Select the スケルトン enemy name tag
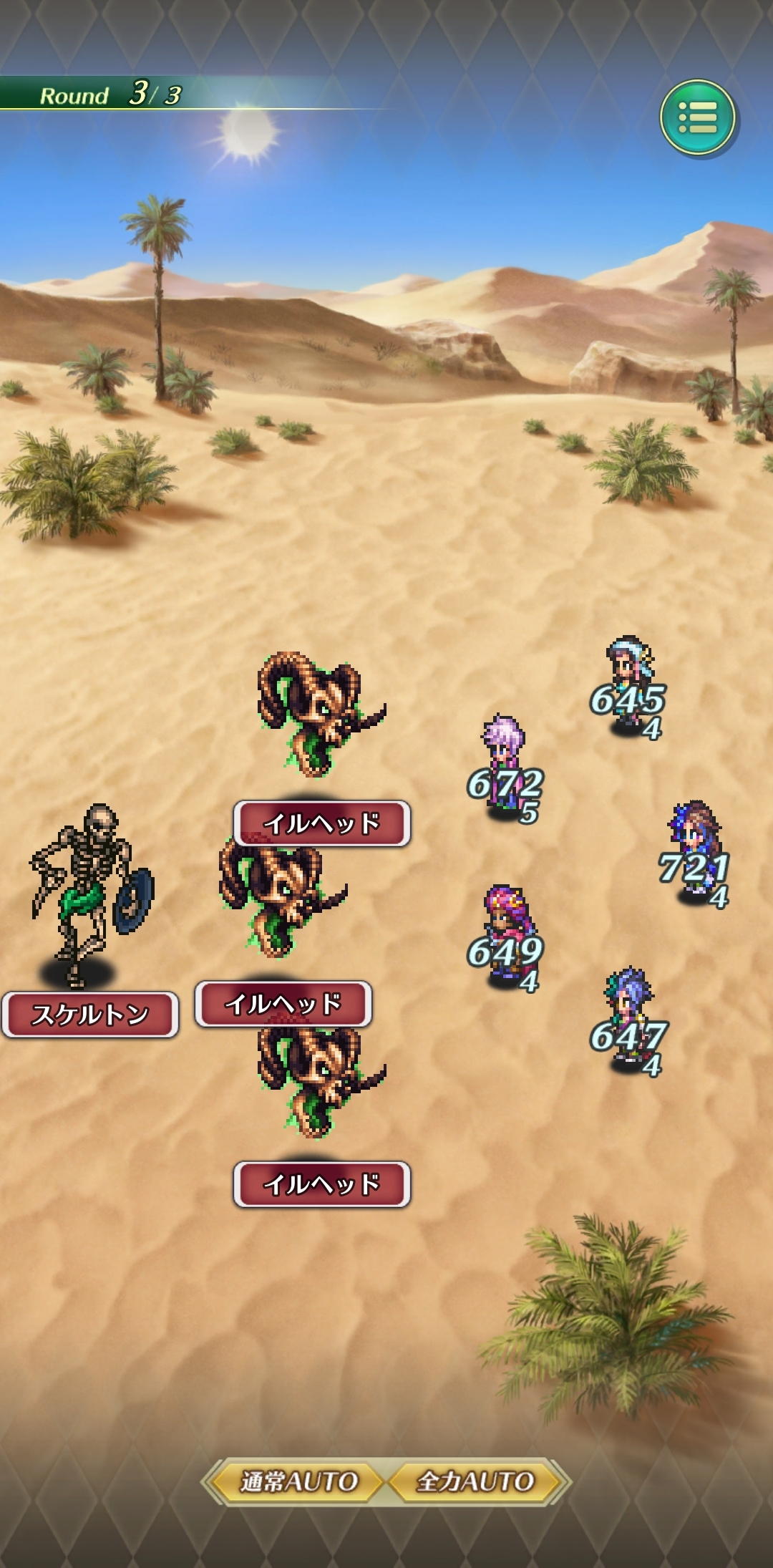Viewport: 773px width, 1568px height. (90, 1015)
